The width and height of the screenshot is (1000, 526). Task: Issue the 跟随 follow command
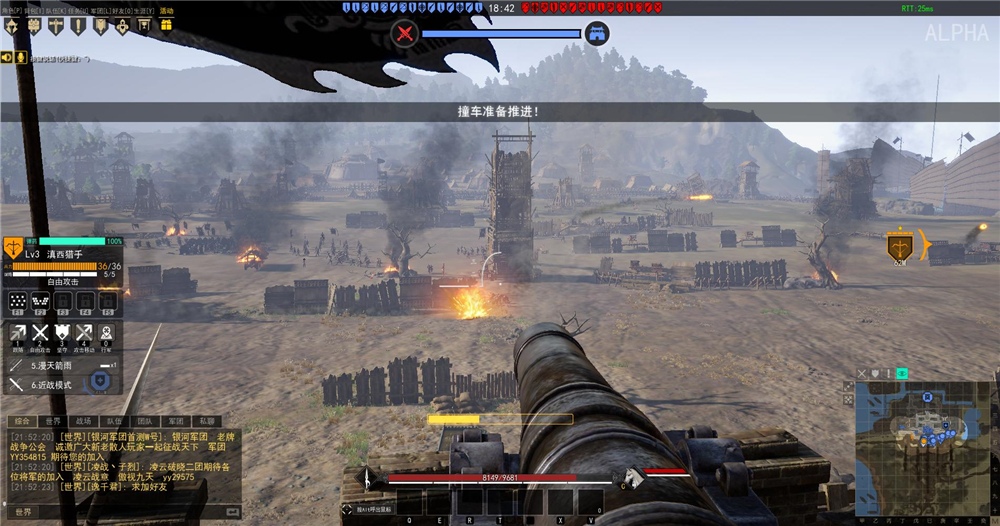[18, 335]
